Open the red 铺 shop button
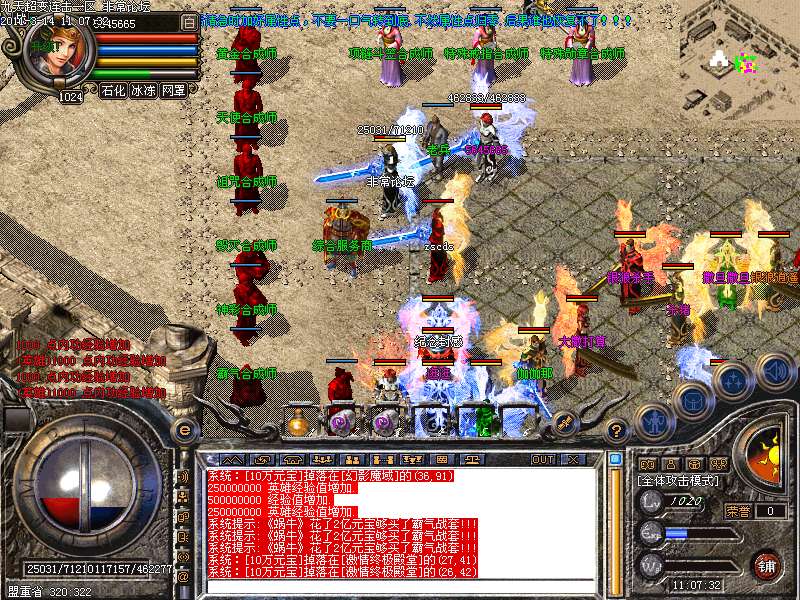Image resolution: width=800 pixels, height=600 pixels. (x=766, y=564)
